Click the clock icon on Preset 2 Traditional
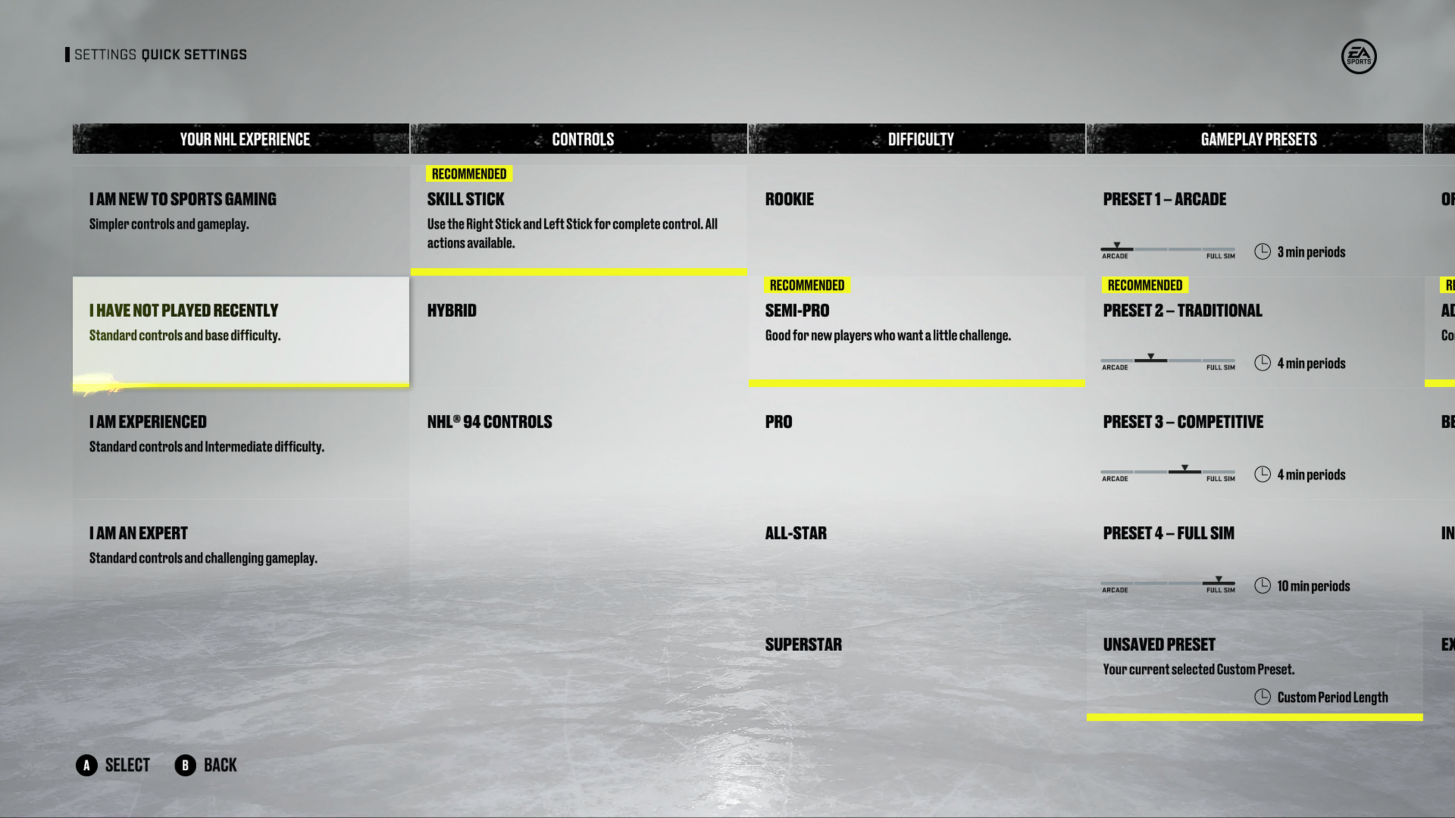The image size is (1455, 818). click(x=1261, y=363)
